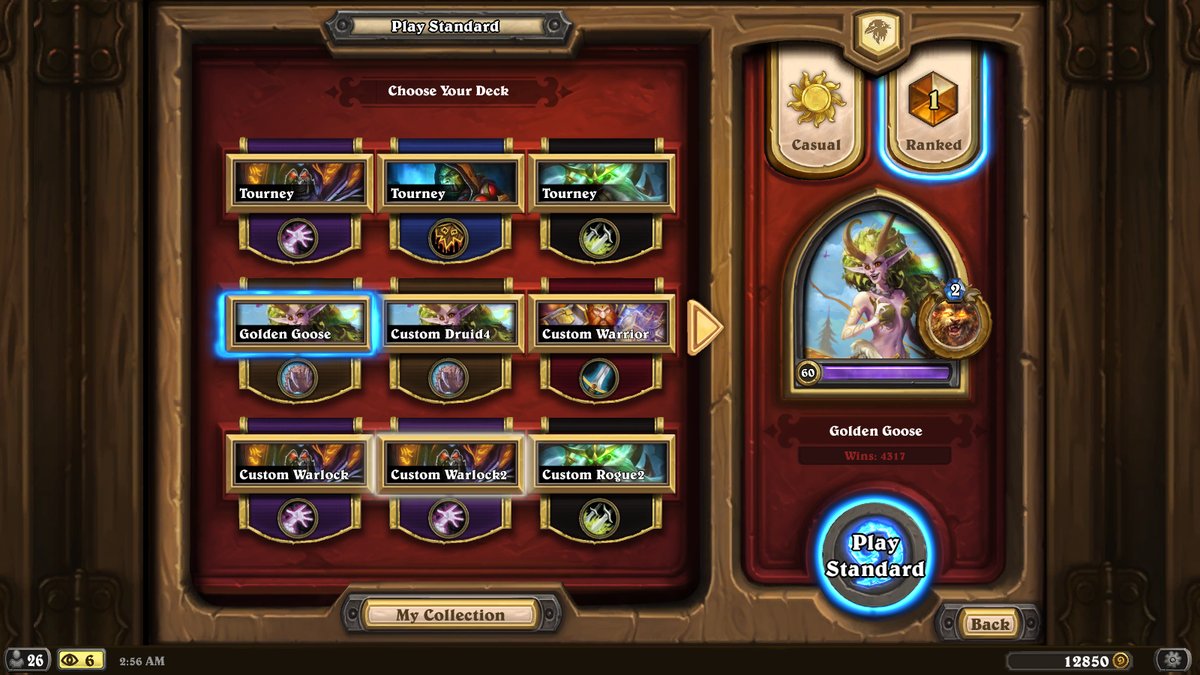The image size is (1200, 675).
Task: Start the match with Play Standard button
Action: [x=874, y=556]
